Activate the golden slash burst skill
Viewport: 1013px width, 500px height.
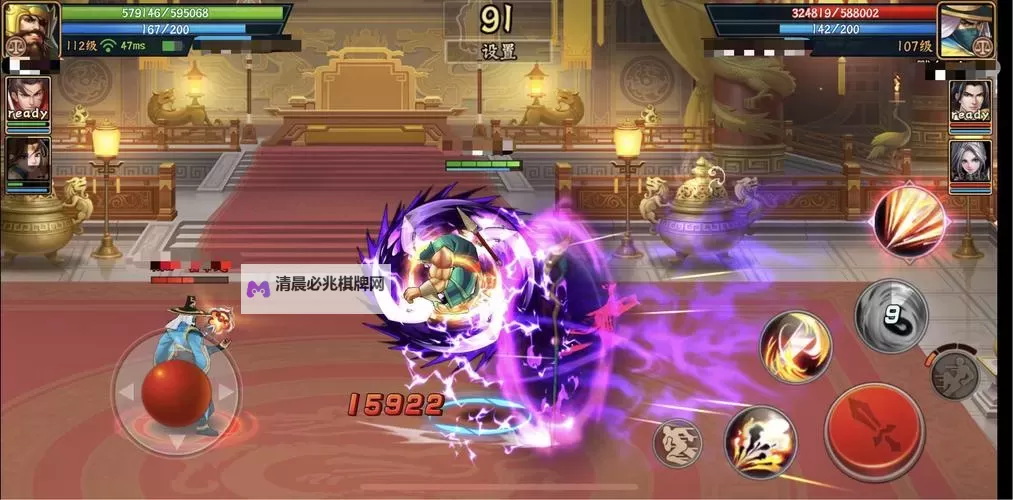click(909, 220)
